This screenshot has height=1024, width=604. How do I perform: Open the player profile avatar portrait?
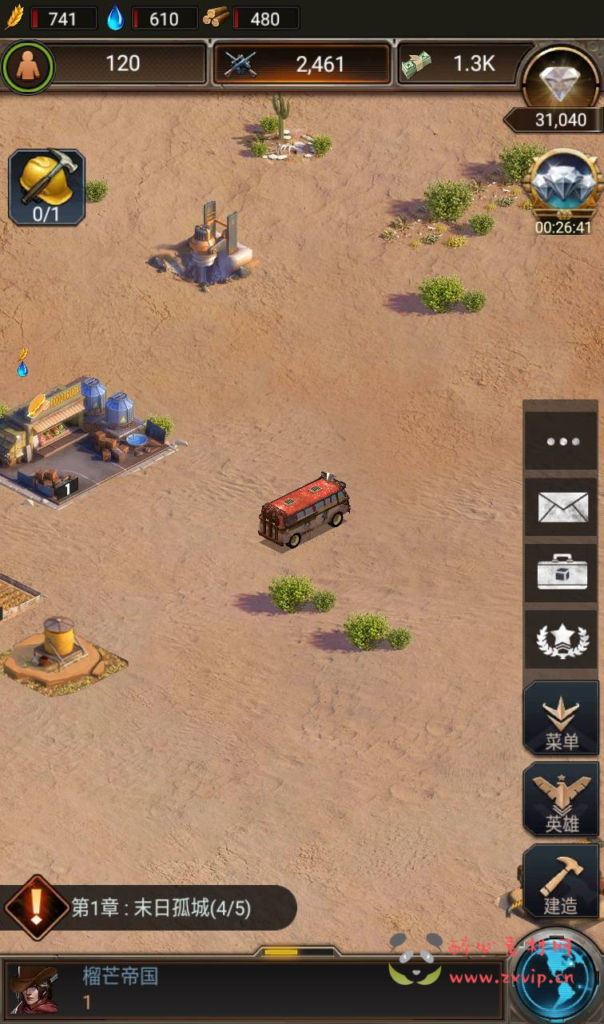point(34,989)
